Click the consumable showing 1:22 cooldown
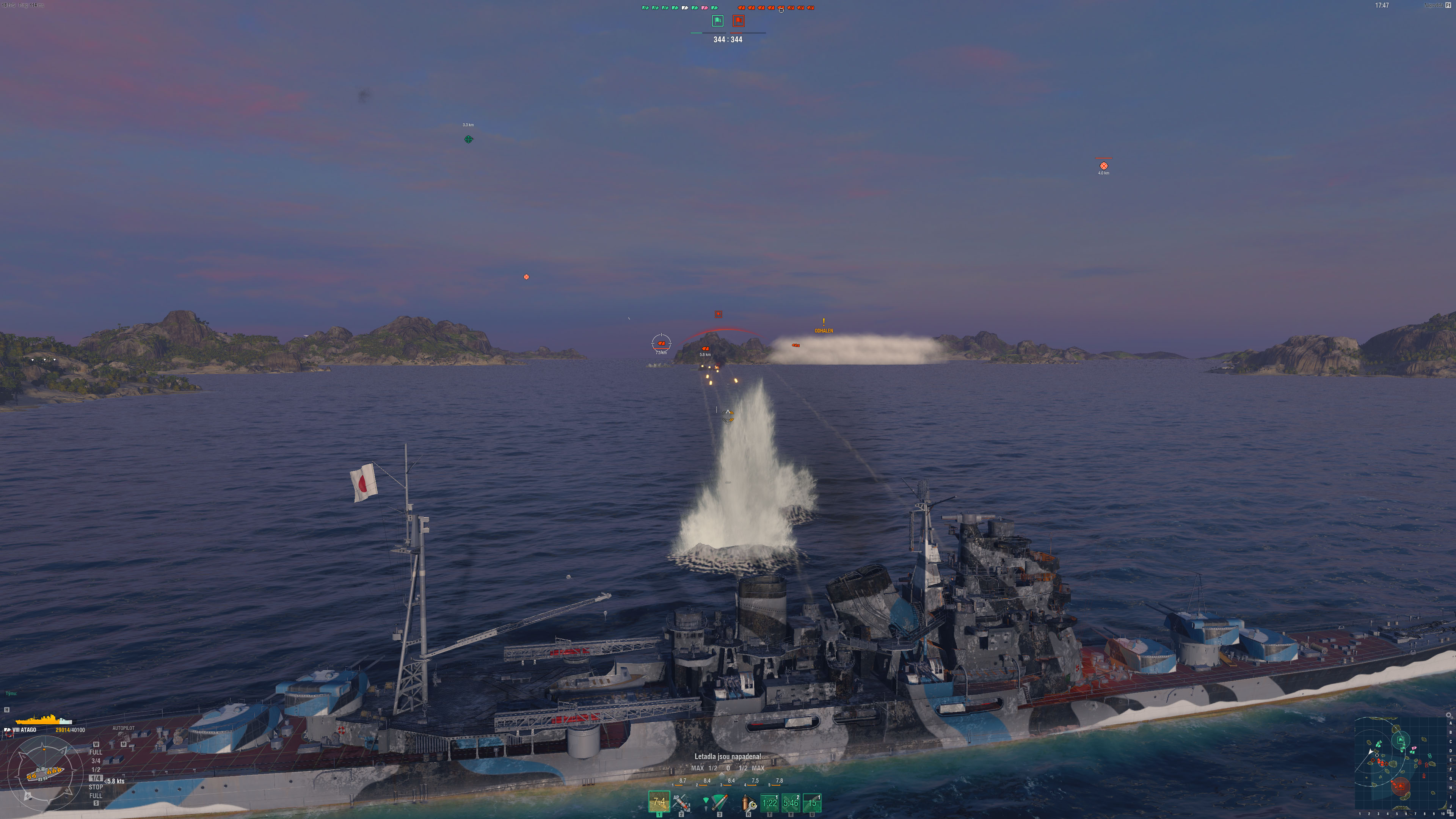 (x=769, y=802)
